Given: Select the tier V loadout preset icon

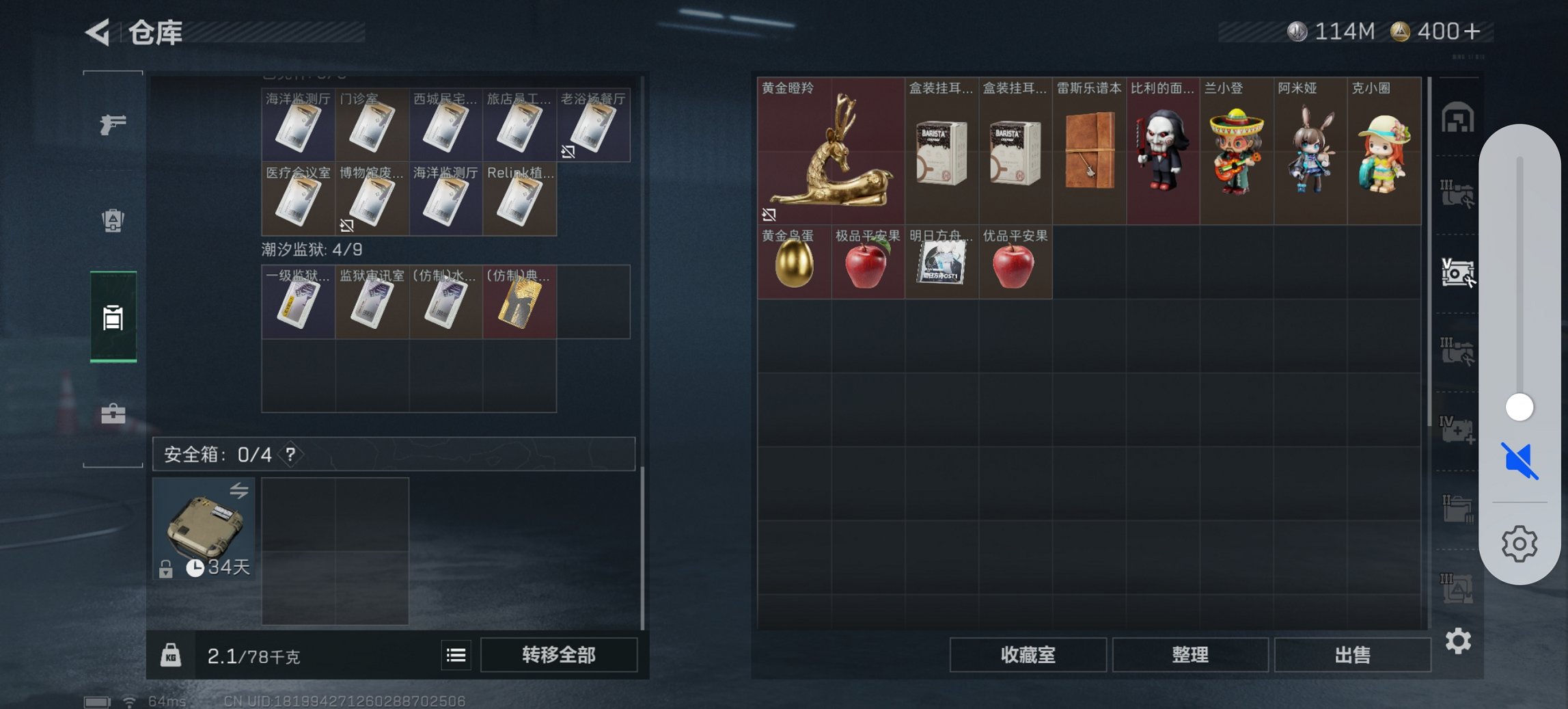Looking at the screenshot, I should [x=1458, y=273].
